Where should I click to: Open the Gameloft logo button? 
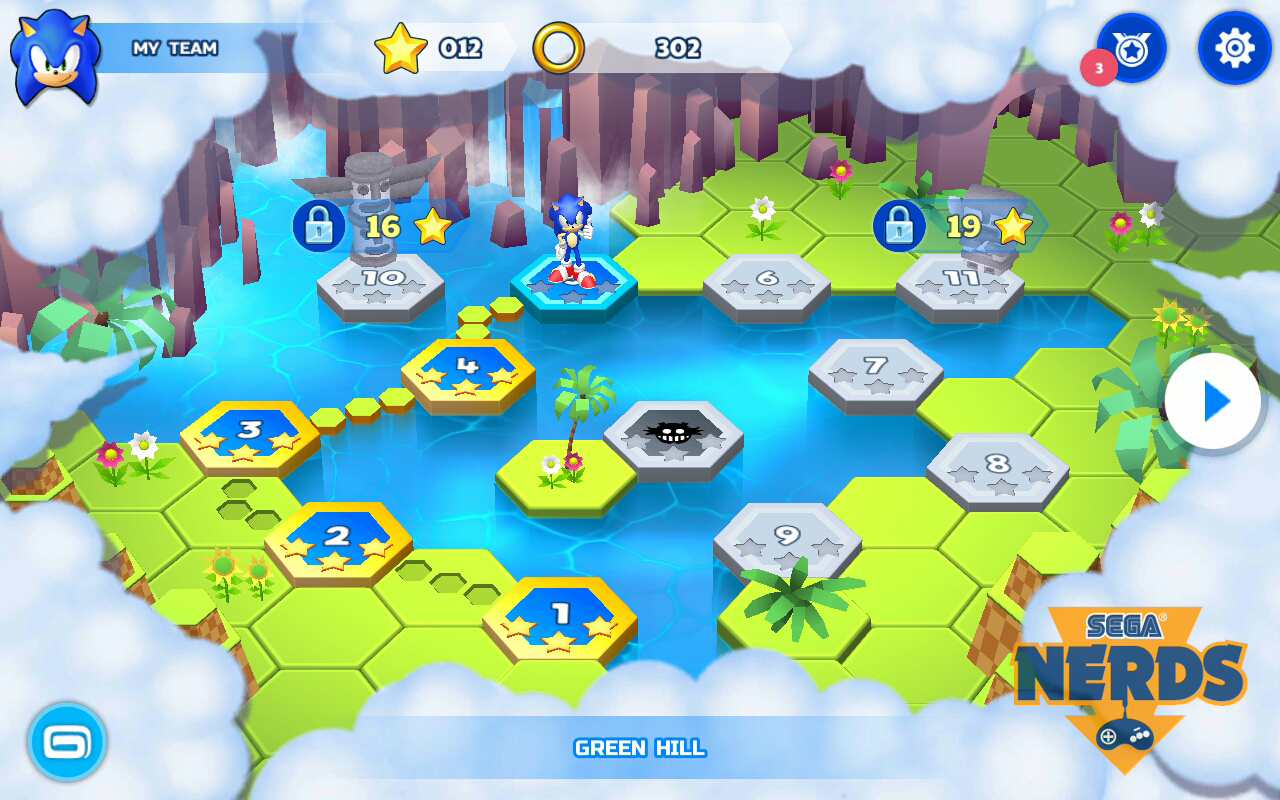pyautogui.click(x=67, y=742)
